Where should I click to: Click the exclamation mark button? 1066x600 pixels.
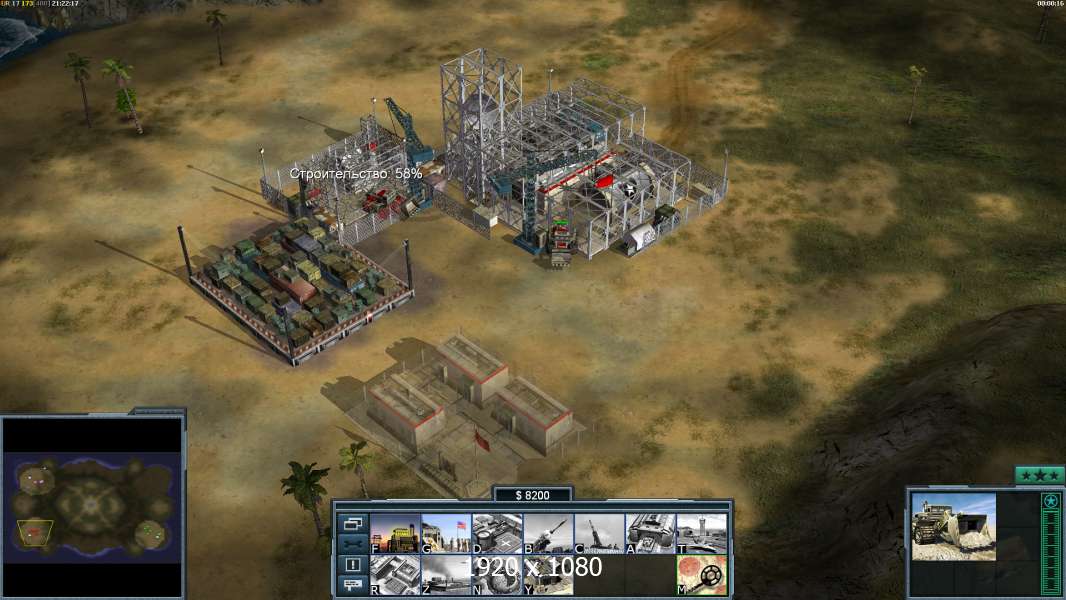353,565
